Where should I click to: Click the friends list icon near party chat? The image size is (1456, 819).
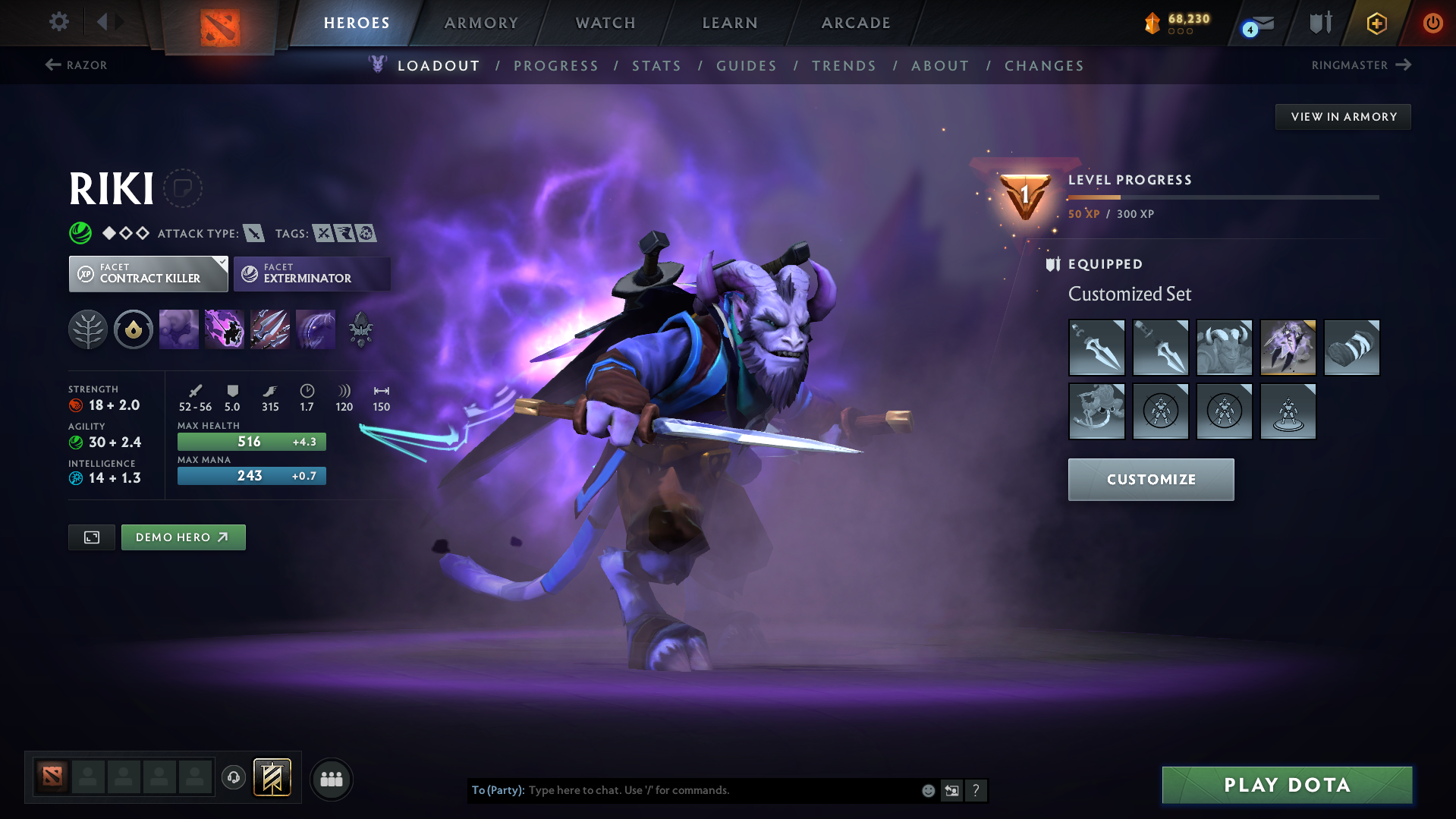pyautogui.click(x=331, y=779)
